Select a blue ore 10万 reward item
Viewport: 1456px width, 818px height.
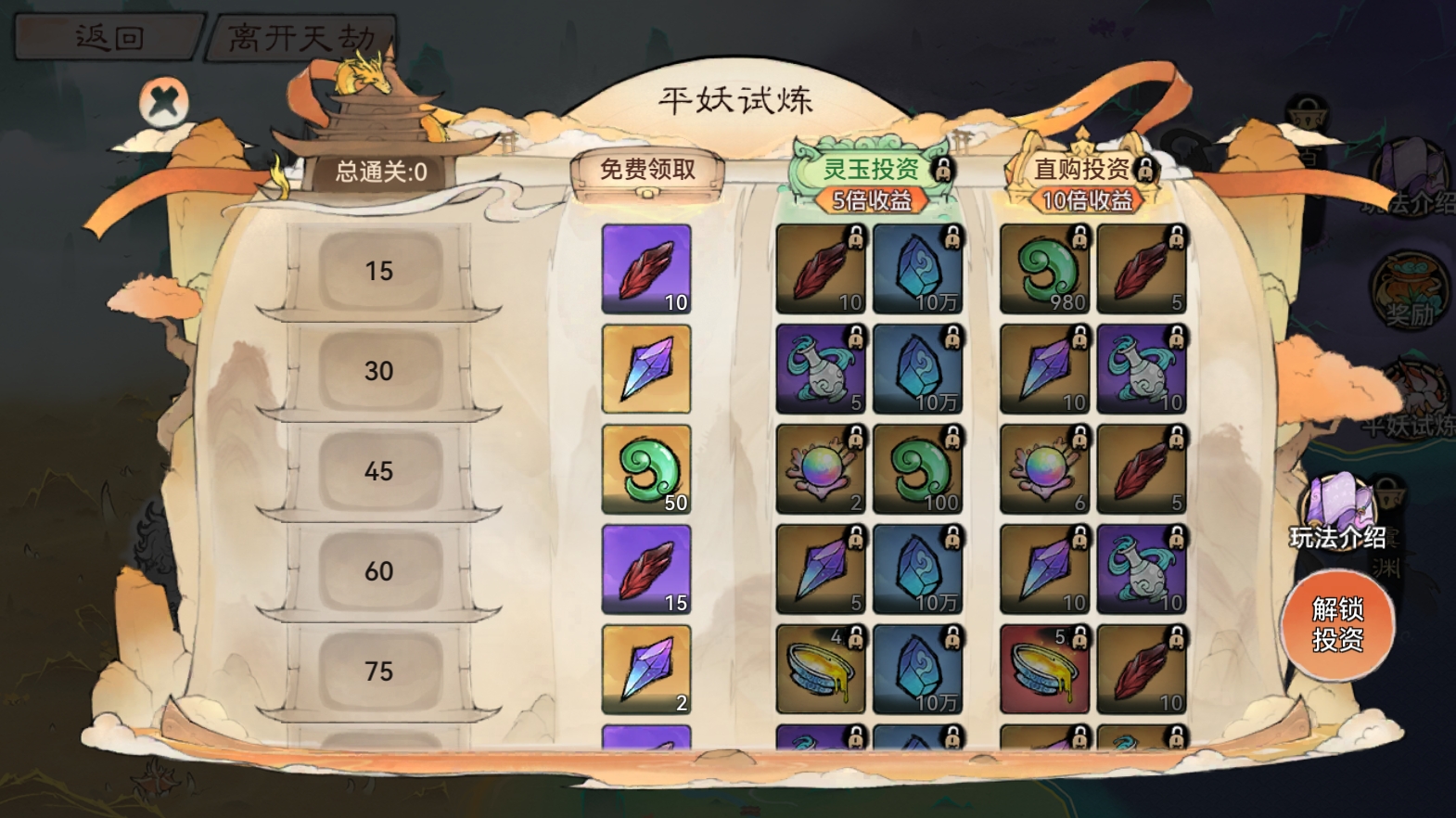point(919,269)
